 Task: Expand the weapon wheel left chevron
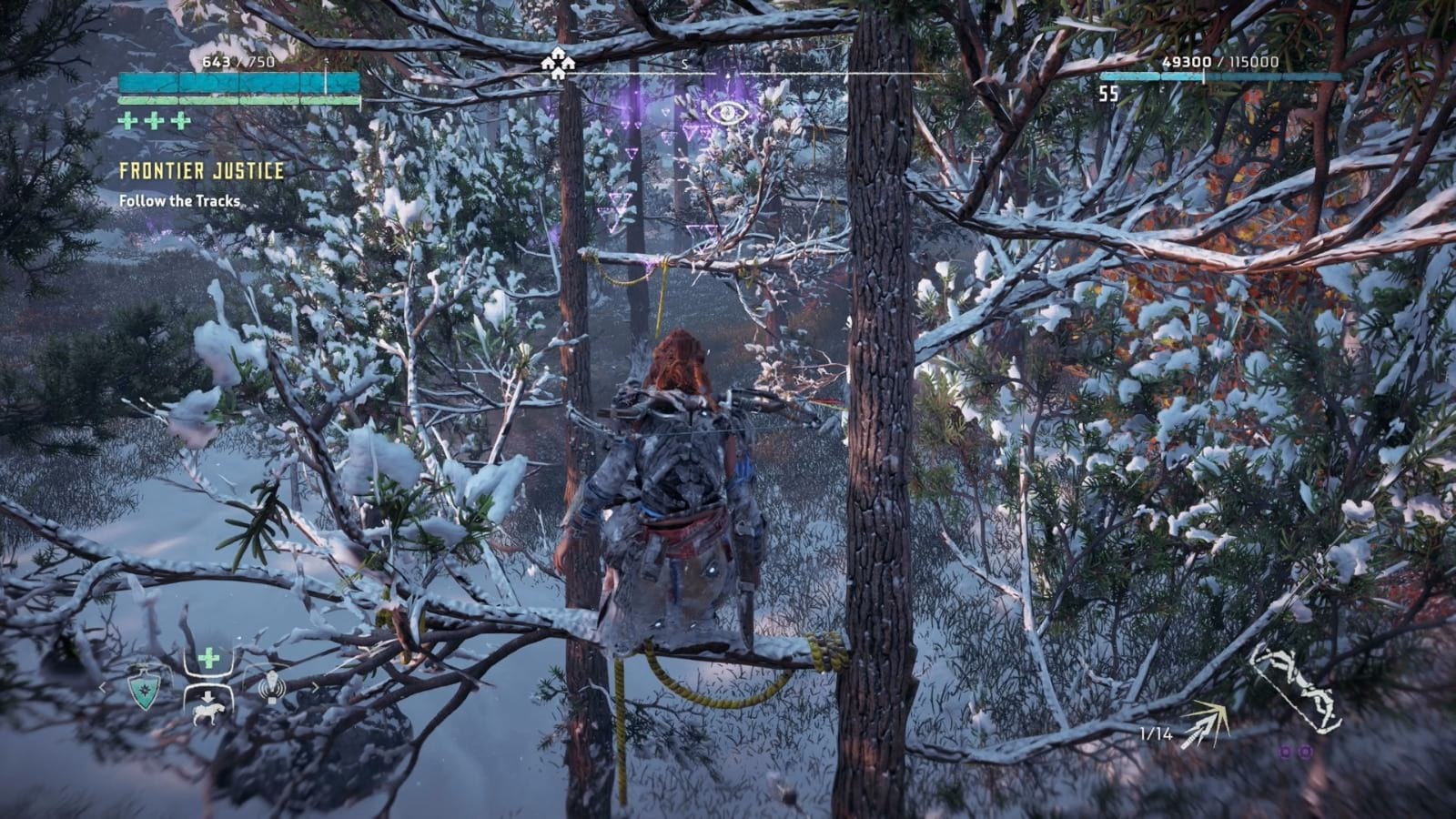(103, 687)
